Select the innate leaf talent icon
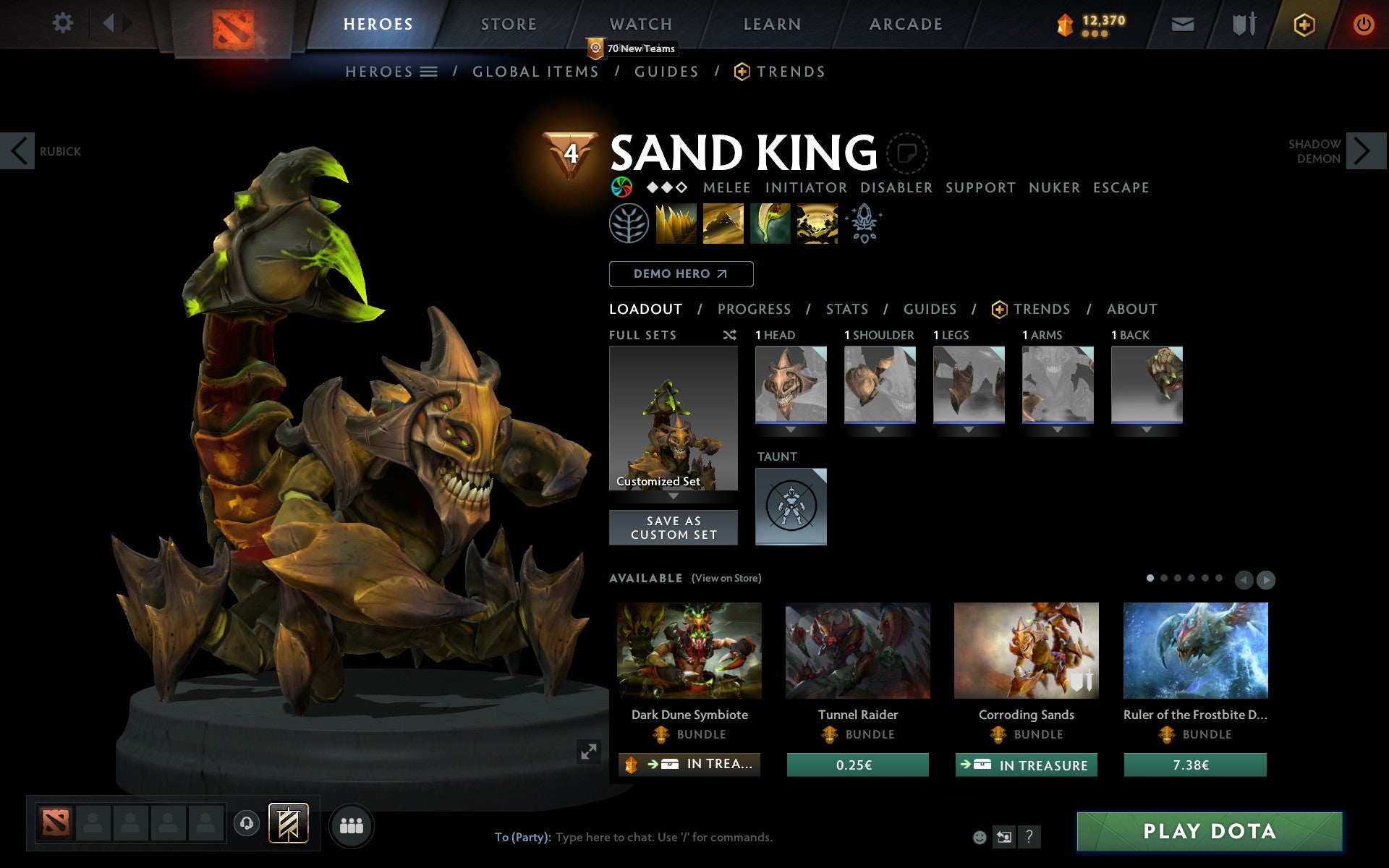Viewport: 1389px width, 868px height. point(629,224)
